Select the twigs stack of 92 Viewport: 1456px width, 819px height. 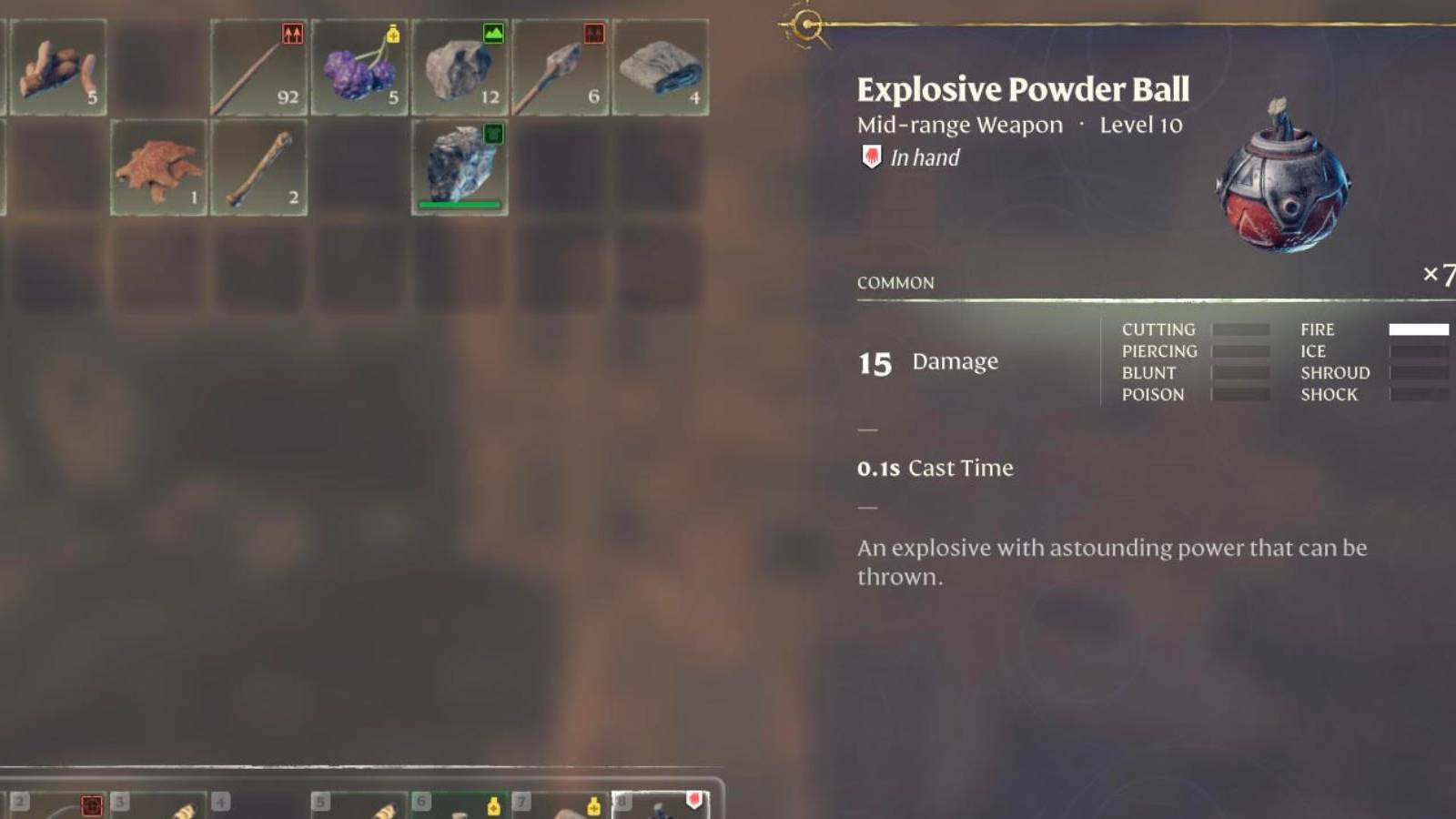[258, 68]
